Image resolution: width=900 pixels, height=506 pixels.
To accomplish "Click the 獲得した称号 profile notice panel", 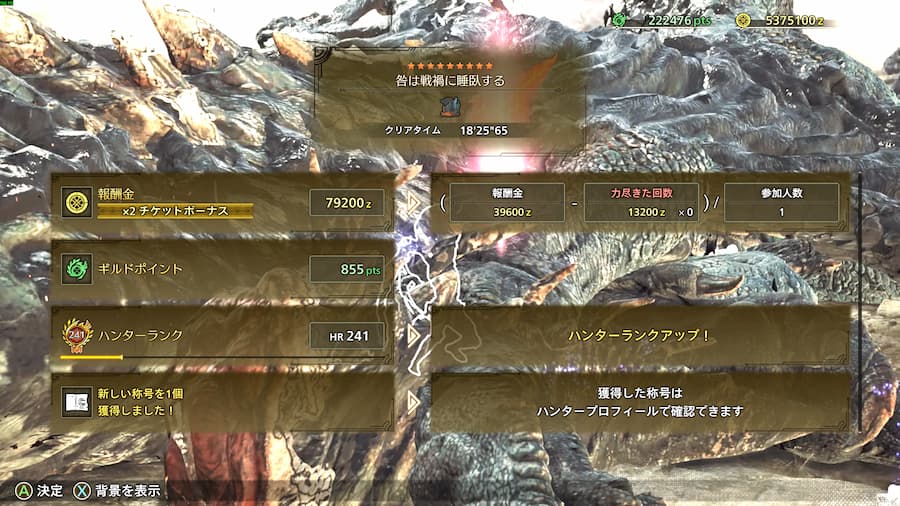I will click(x=639, y=401).
